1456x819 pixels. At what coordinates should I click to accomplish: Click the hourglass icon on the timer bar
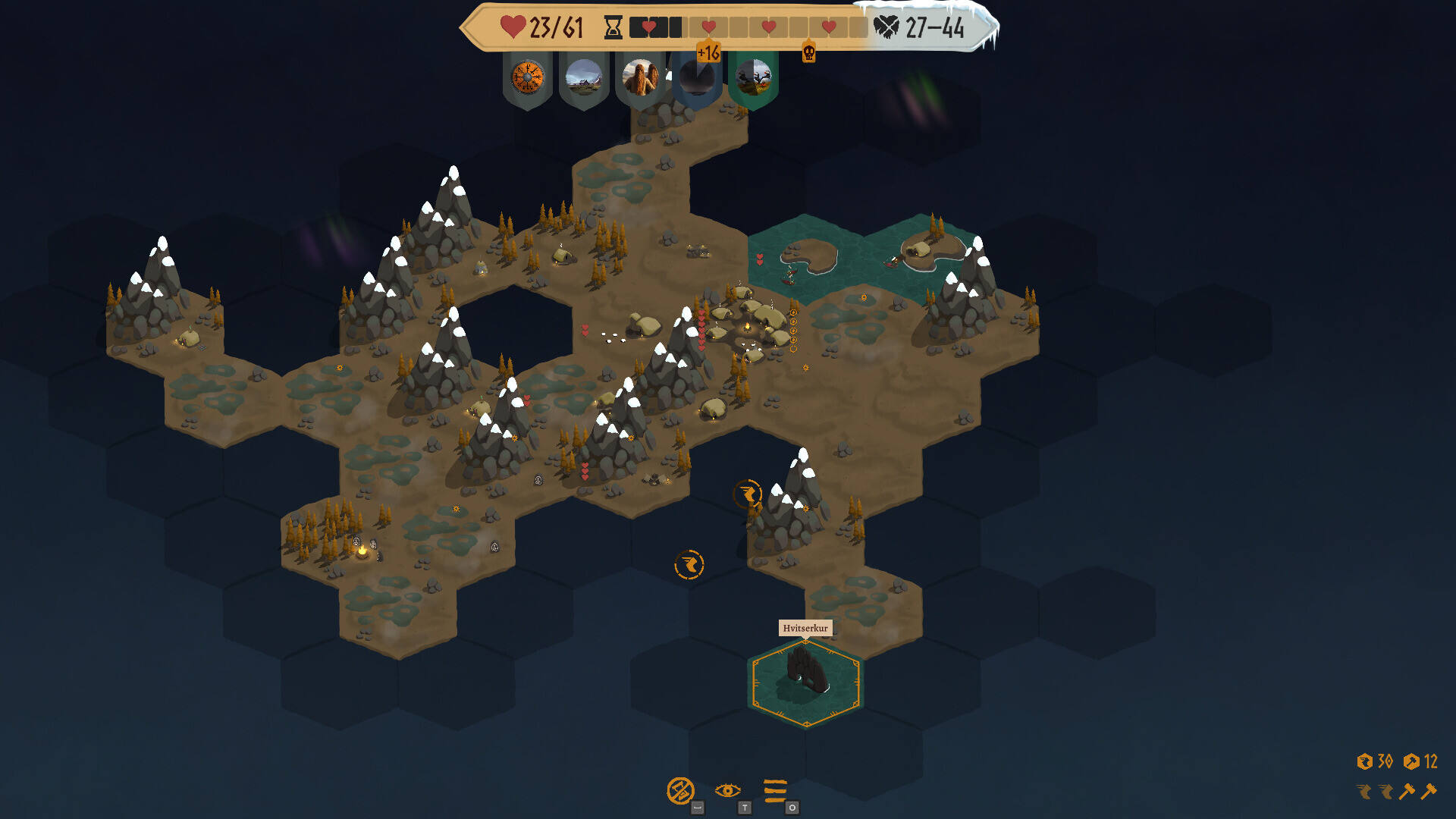[x=613, y=27]
